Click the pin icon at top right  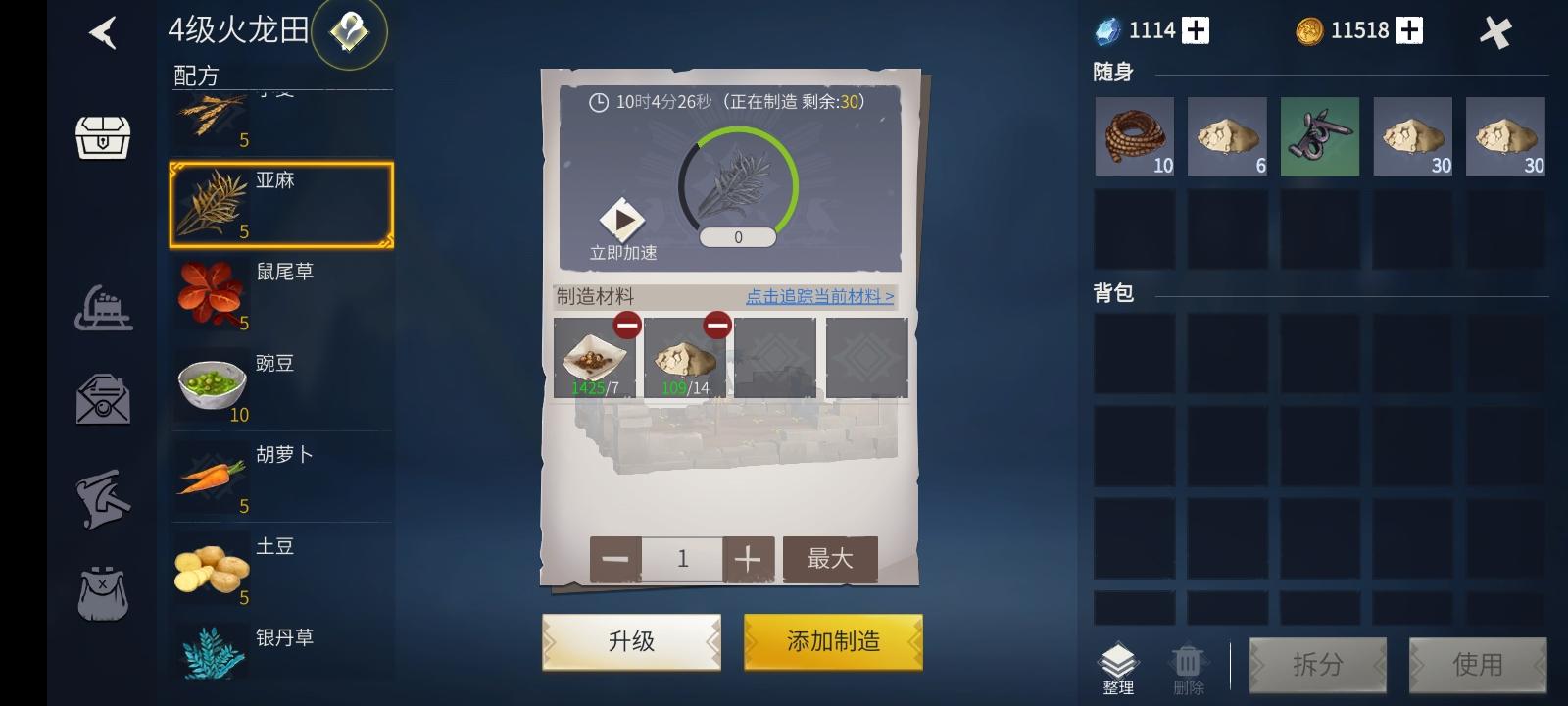point(1496,29)
